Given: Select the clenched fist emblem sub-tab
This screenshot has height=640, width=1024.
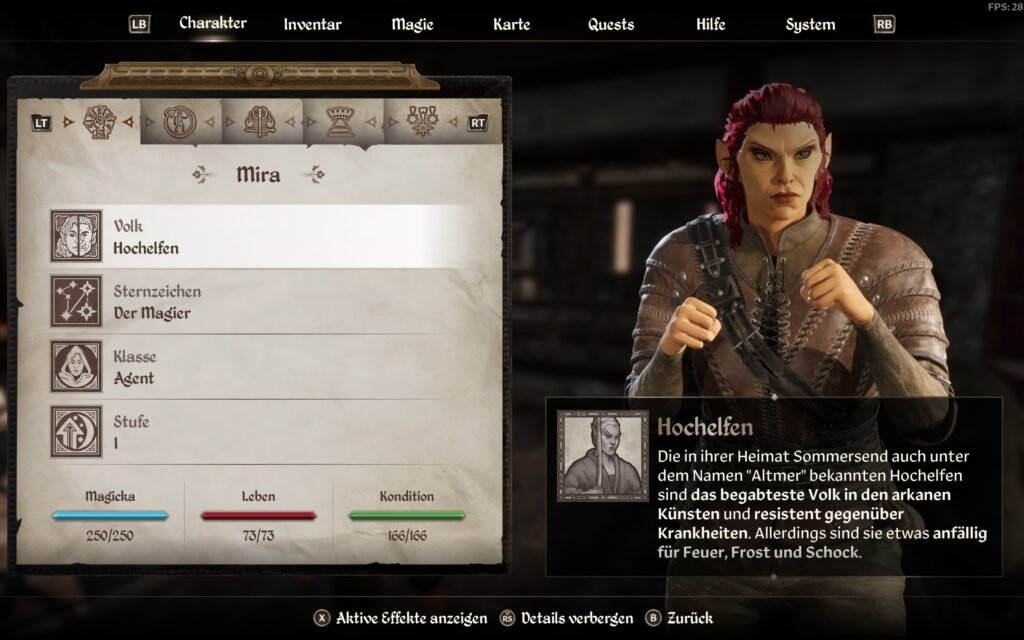Looking at the screenshot, I should (x=100, y=122).
